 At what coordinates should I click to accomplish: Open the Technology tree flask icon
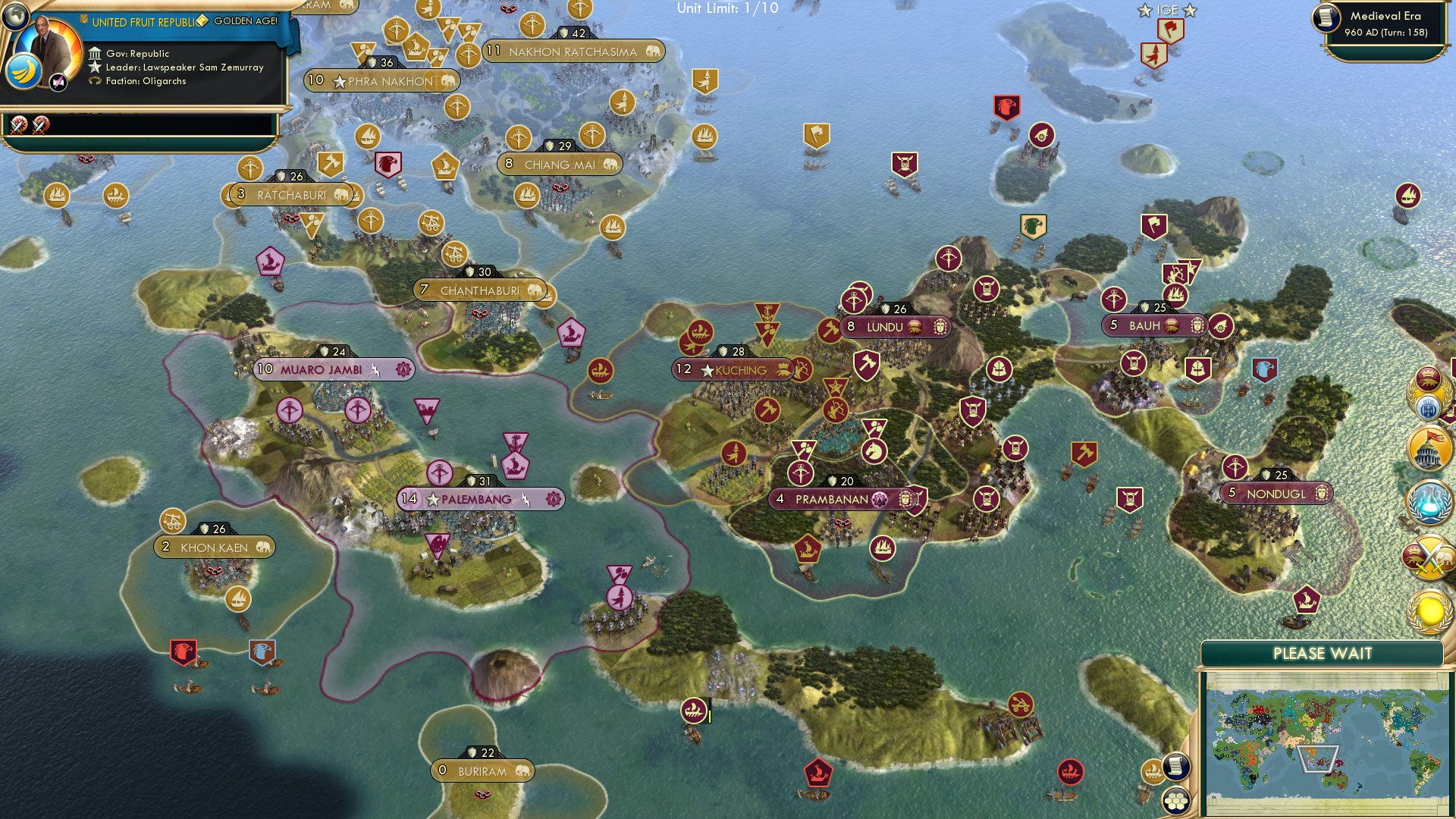[x=1426, y=500]
